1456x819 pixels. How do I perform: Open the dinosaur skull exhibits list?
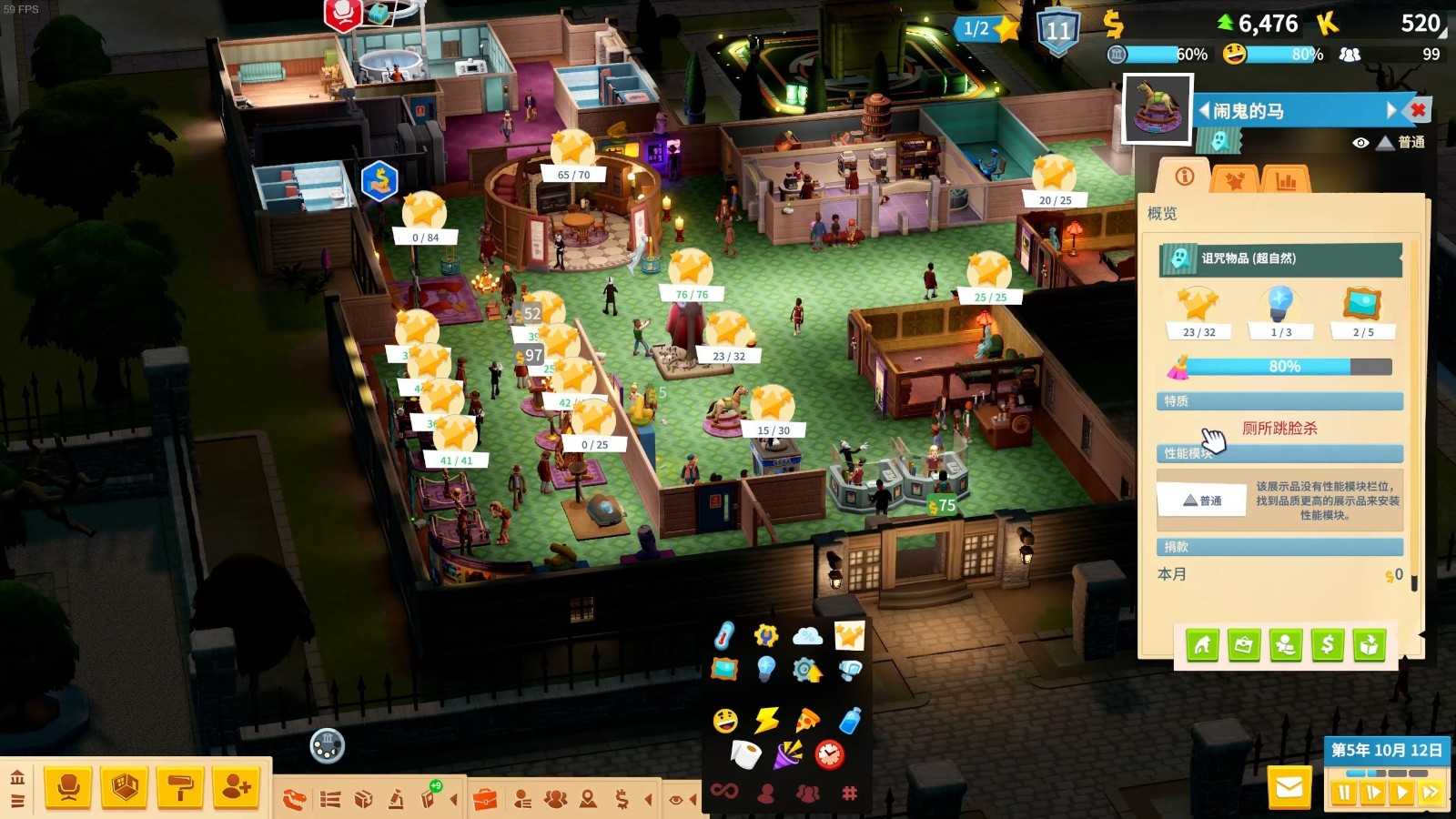[x=295, y=800]
